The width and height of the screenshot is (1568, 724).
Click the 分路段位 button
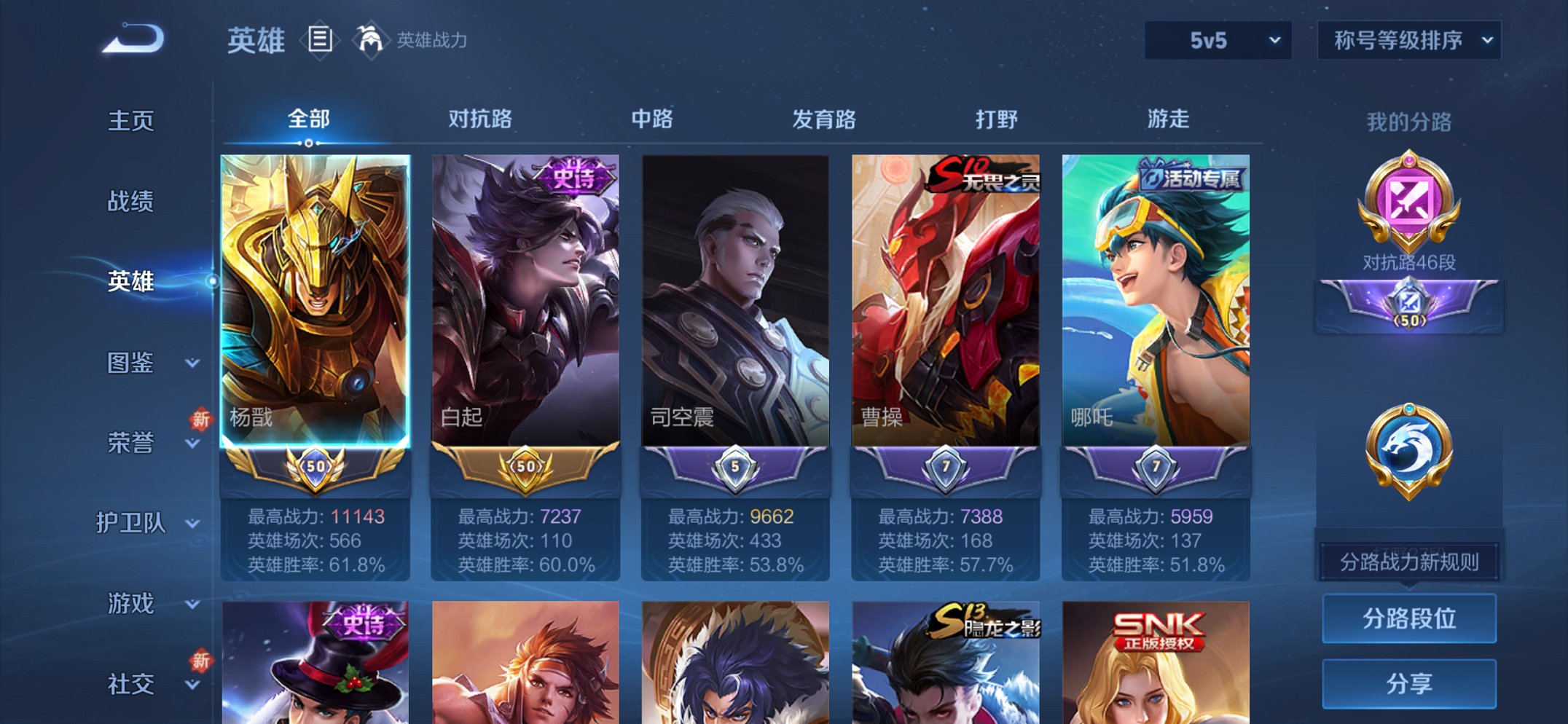pos(1408,617)
